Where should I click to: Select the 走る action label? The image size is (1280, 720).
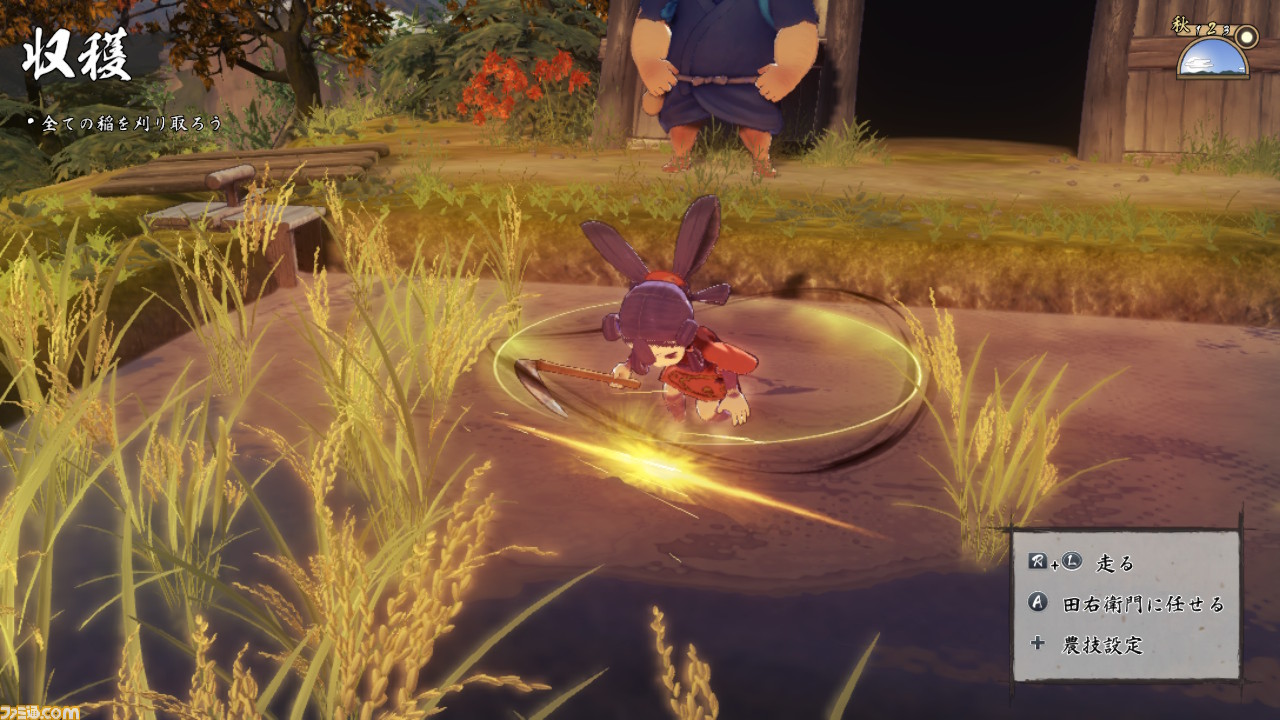pos(1114,565)
